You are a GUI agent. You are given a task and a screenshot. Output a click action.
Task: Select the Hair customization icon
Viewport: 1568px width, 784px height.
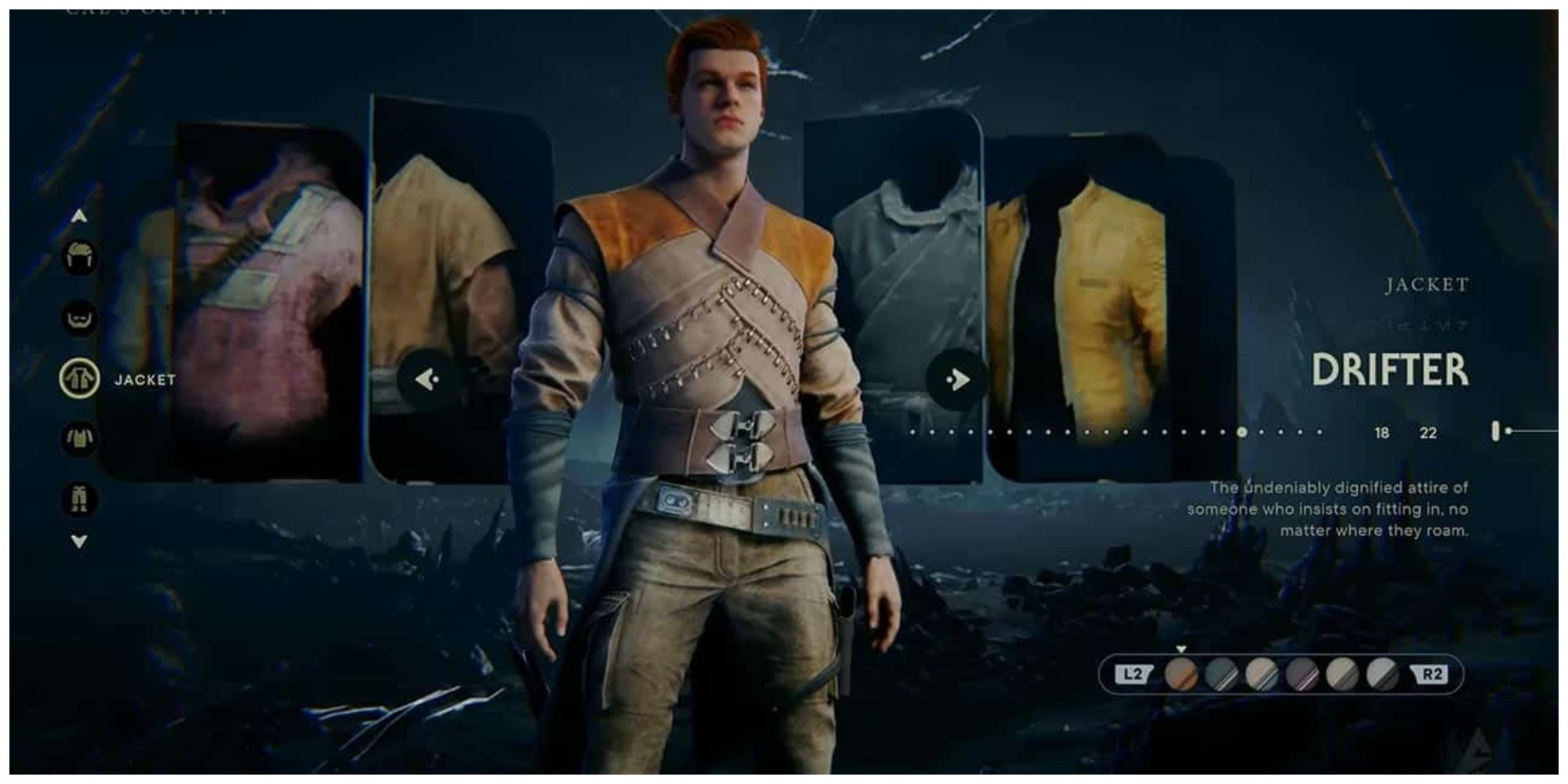pyautogui.click(x=78, y=257)
